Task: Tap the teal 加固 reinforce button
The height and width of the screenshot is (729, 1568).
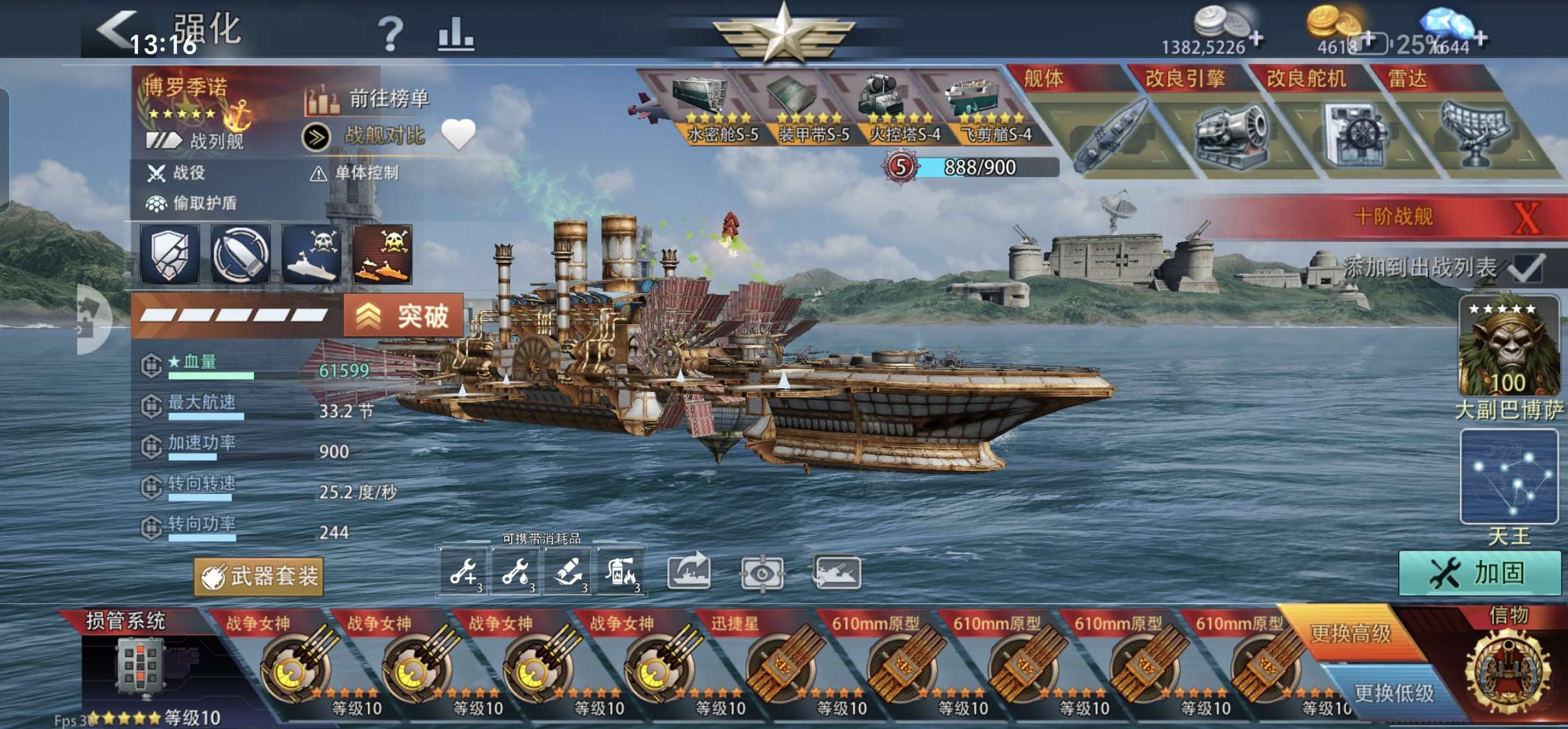Action: [x=1478, y=573]
